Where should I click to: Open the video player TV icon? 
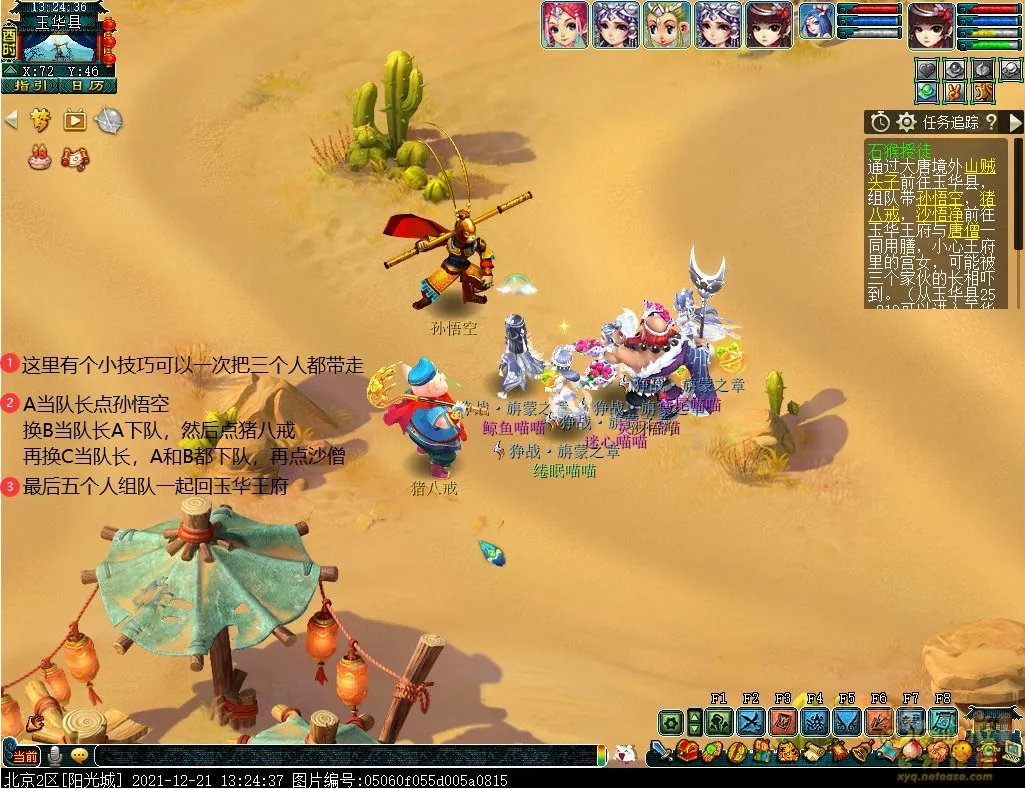(x=75, y=121)
